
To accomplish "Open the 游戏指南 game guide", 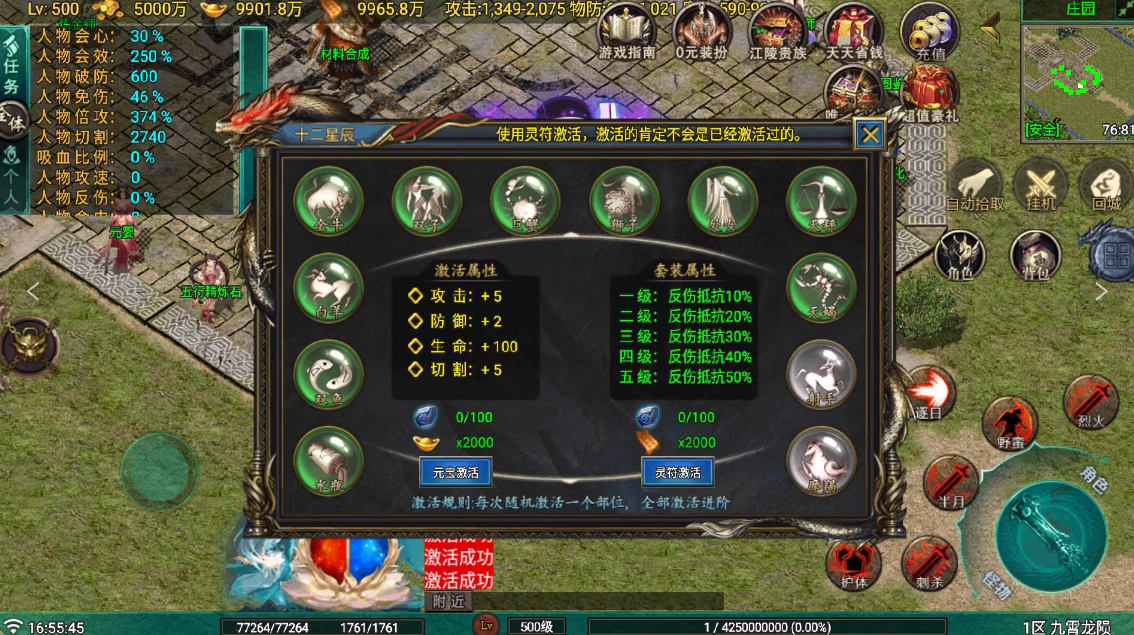I will 624,31.
